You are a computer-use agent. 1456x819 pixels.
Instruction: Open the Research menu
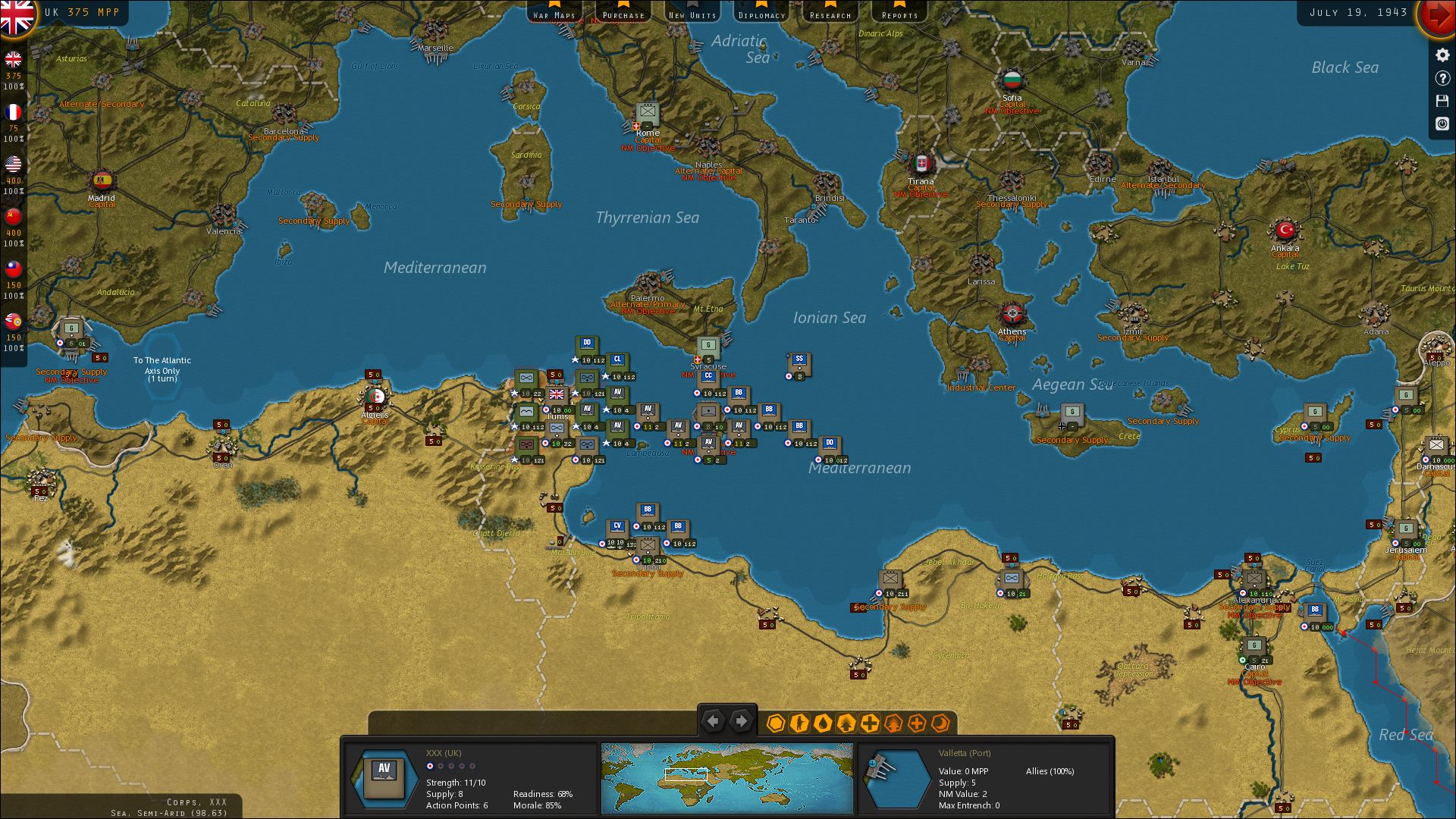tap(830, 13)
